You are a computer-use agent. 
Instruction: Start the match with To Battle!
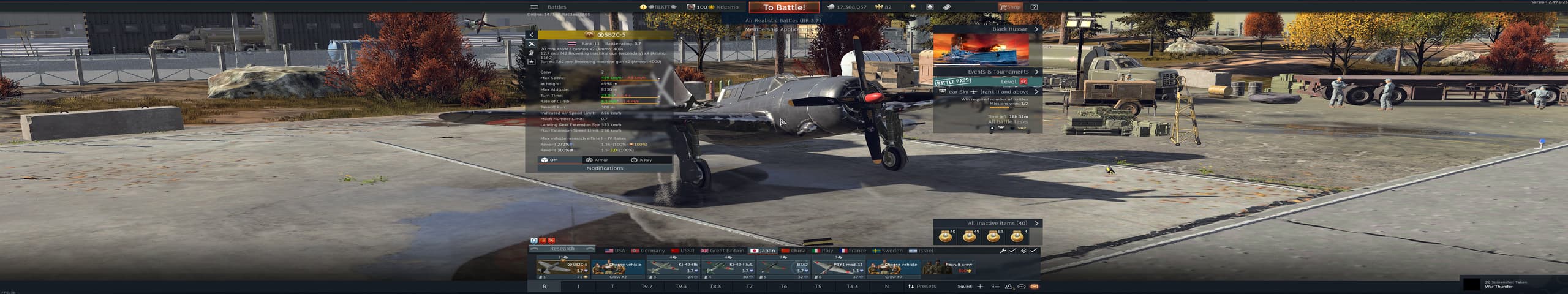[x=784, y=7]
